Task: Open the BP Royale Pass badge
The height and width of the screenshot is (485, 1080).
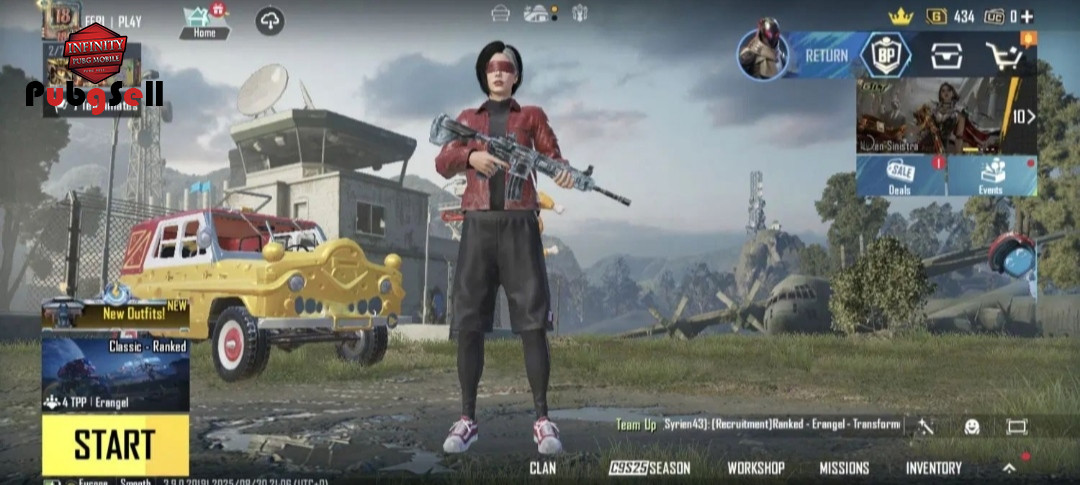Action: click(885, 56)
